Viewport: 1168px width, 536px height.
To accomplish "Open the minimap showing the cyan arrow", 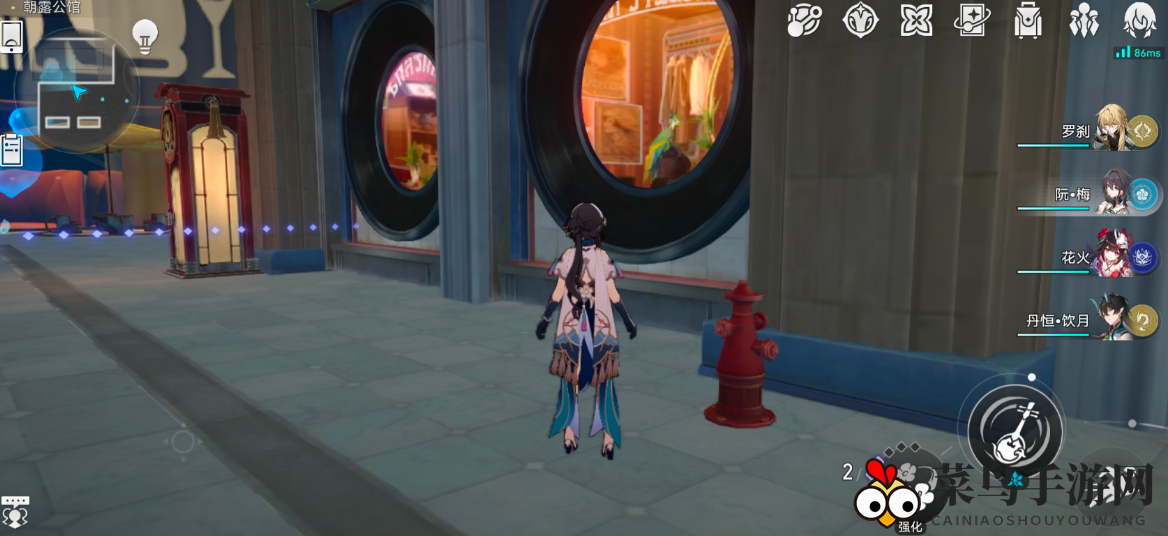I will (78, 92).
